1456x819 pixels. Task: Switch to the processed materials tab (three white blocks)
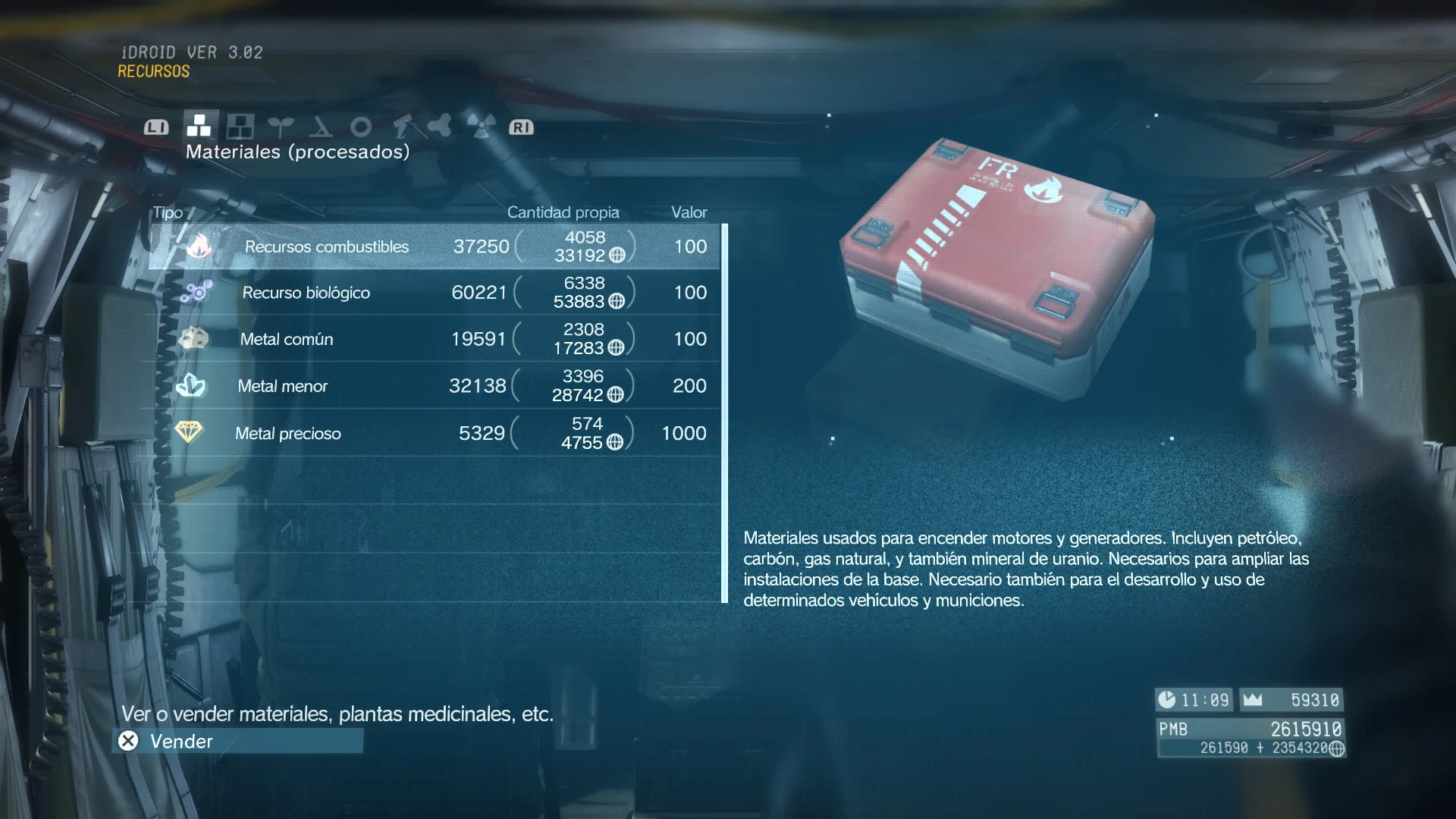pos(199,126)
